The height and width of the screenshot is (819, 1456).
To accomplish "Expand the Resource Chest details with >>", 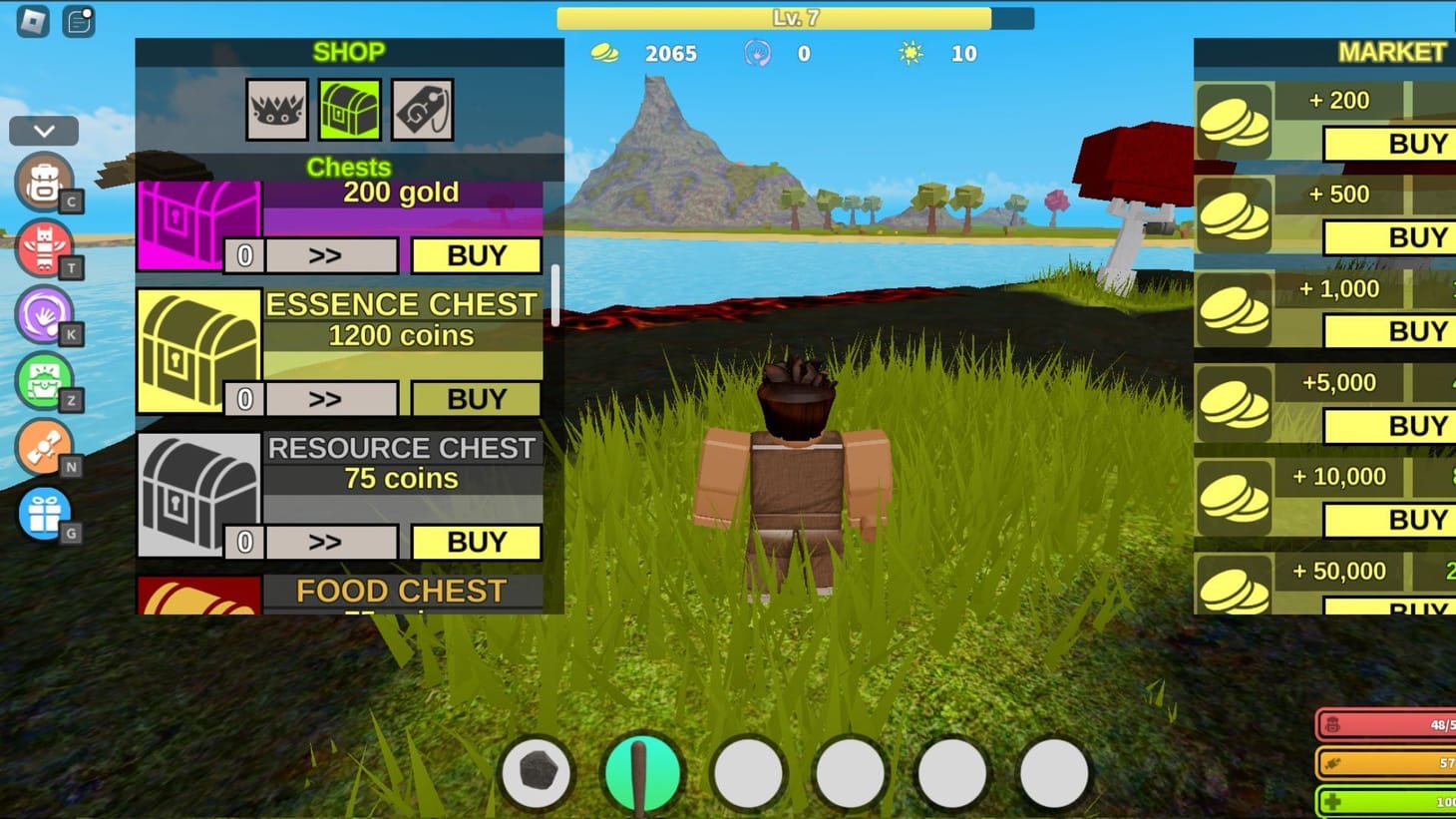I will pos(331,542).
